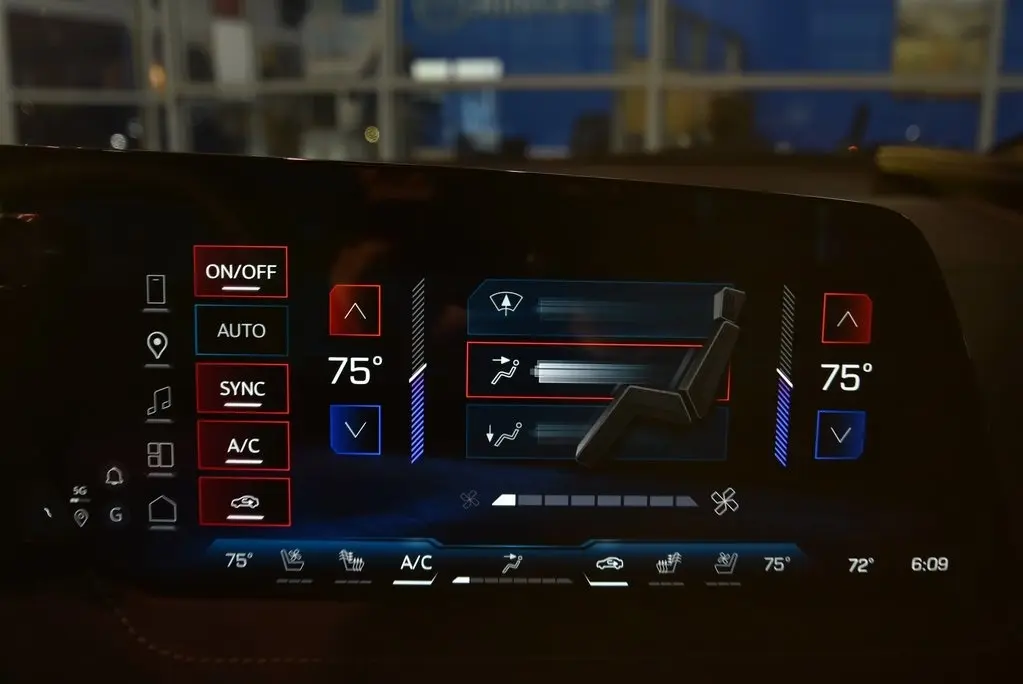Raise the right zone temperature with the red arrow
This screenshot has width=1023, height=684.
[846, 319]
